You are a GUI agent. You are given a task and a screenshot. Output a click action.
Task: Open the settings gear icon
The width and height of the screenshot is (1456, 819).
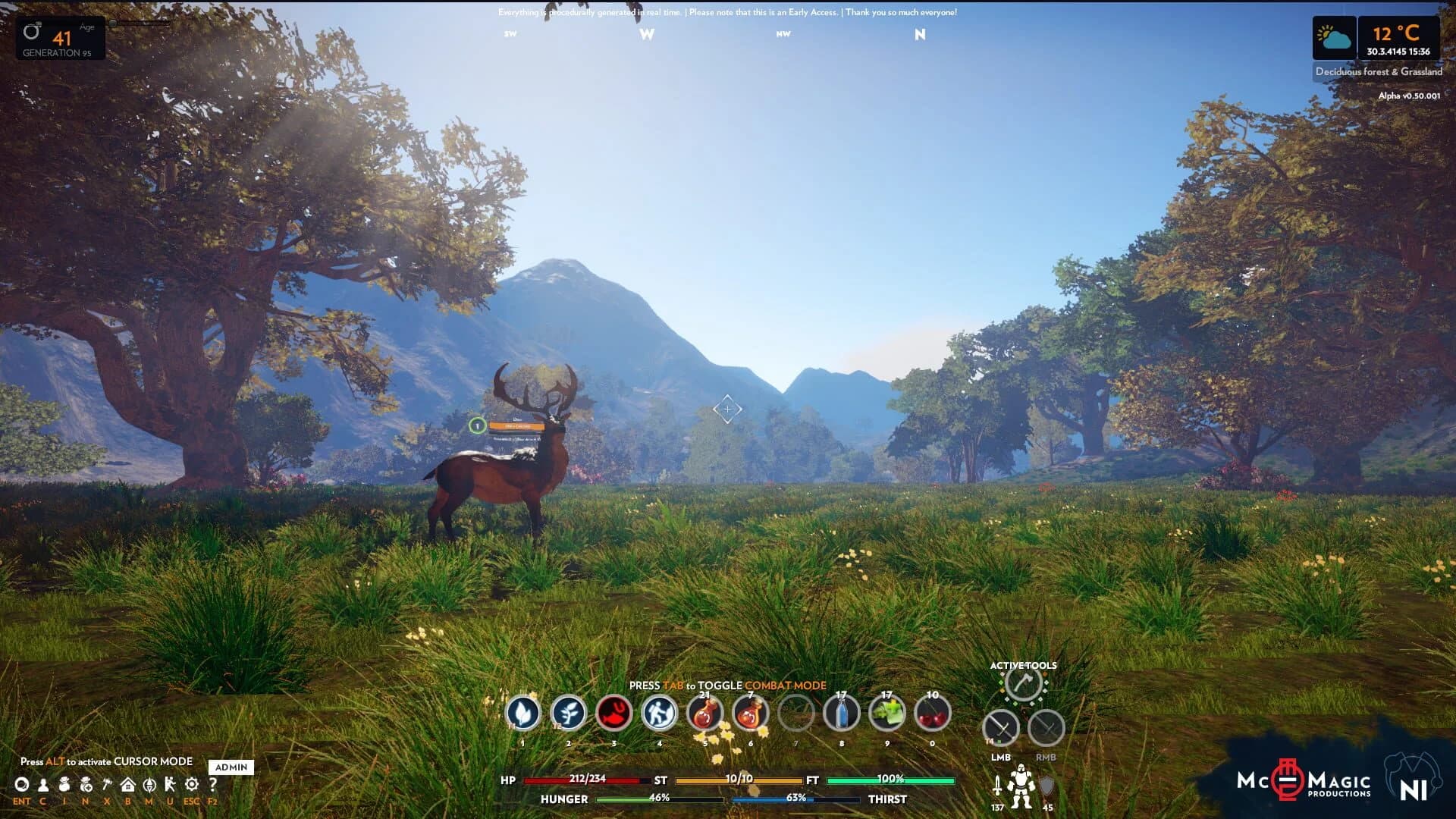[191, 786]
